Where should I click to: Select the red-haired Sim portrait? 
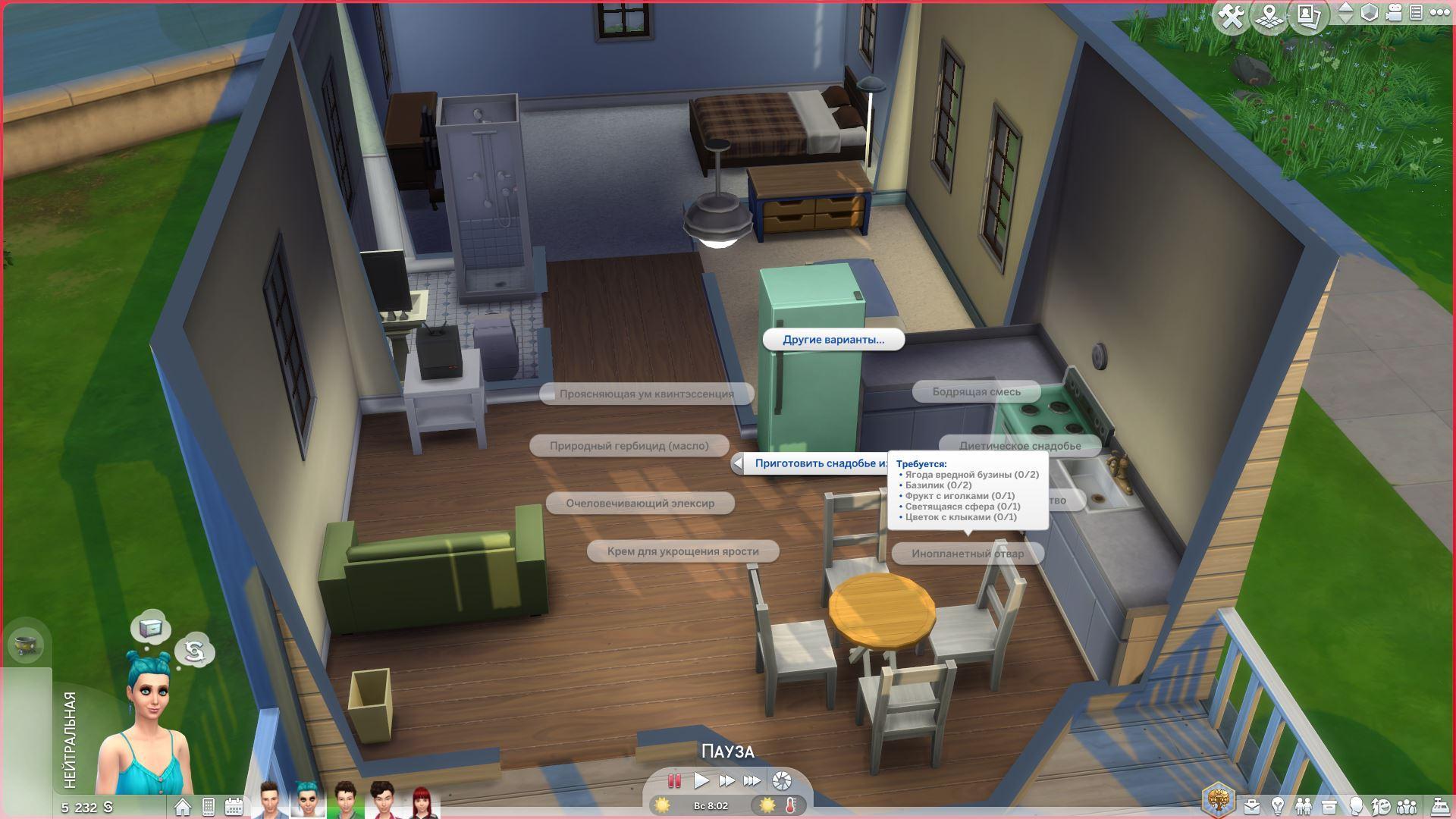coord(421,801)
